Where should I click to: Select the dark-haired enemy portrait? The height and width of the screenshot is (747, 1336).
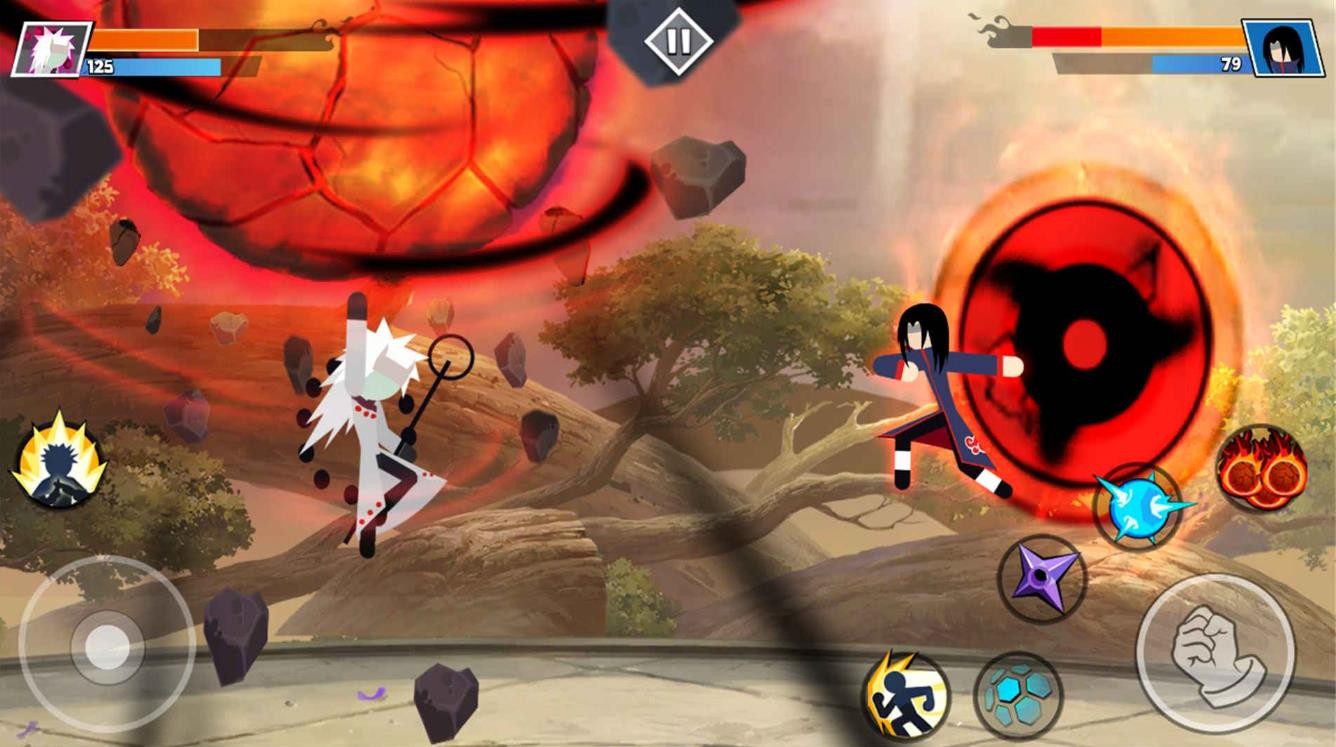(x=1282, y=48)
